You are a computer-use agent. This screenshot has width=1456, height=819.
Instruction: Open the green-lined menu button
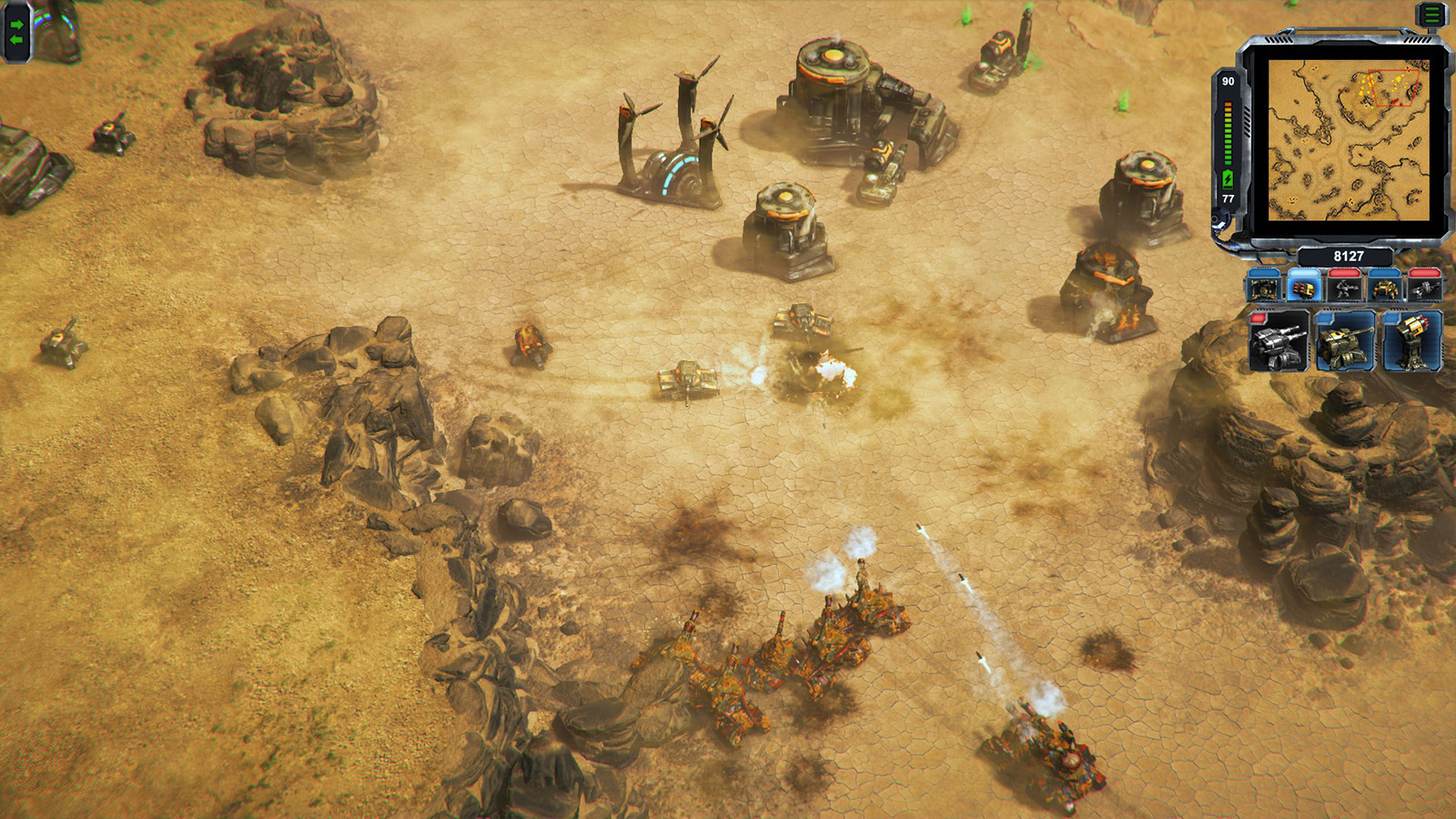1432,15
